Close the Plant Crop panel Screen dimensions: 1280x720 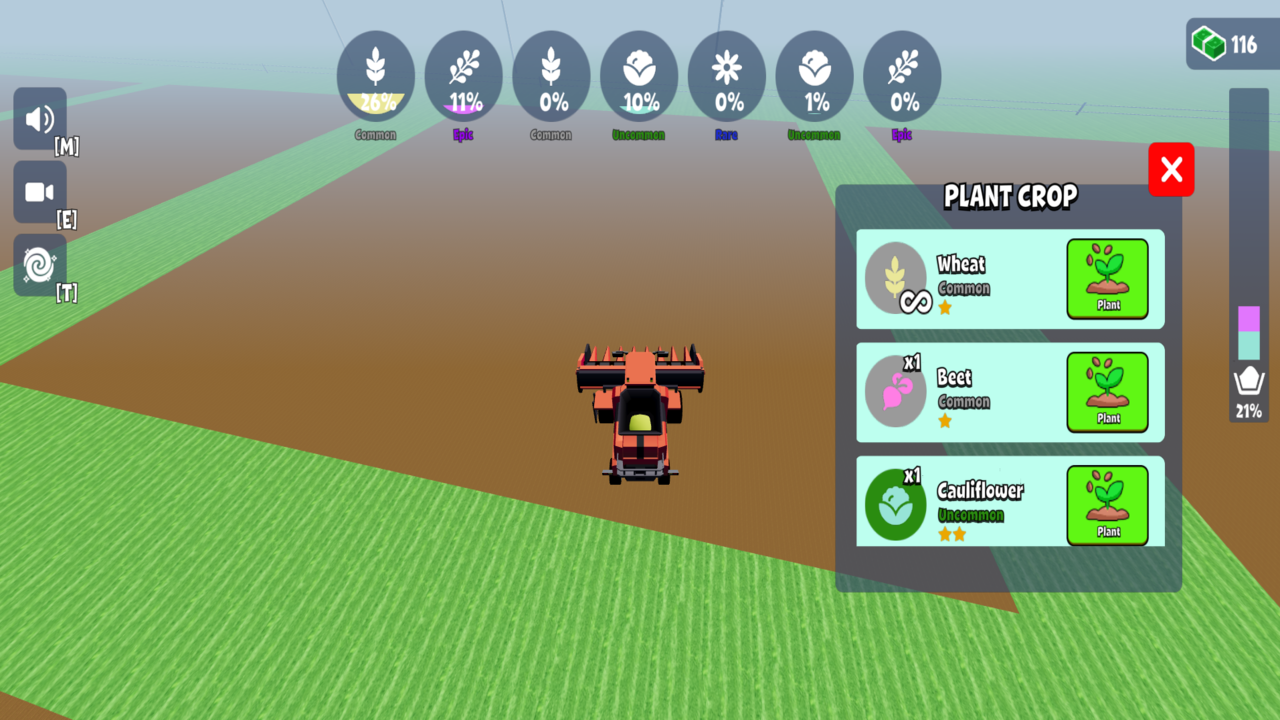point(1171,169)
